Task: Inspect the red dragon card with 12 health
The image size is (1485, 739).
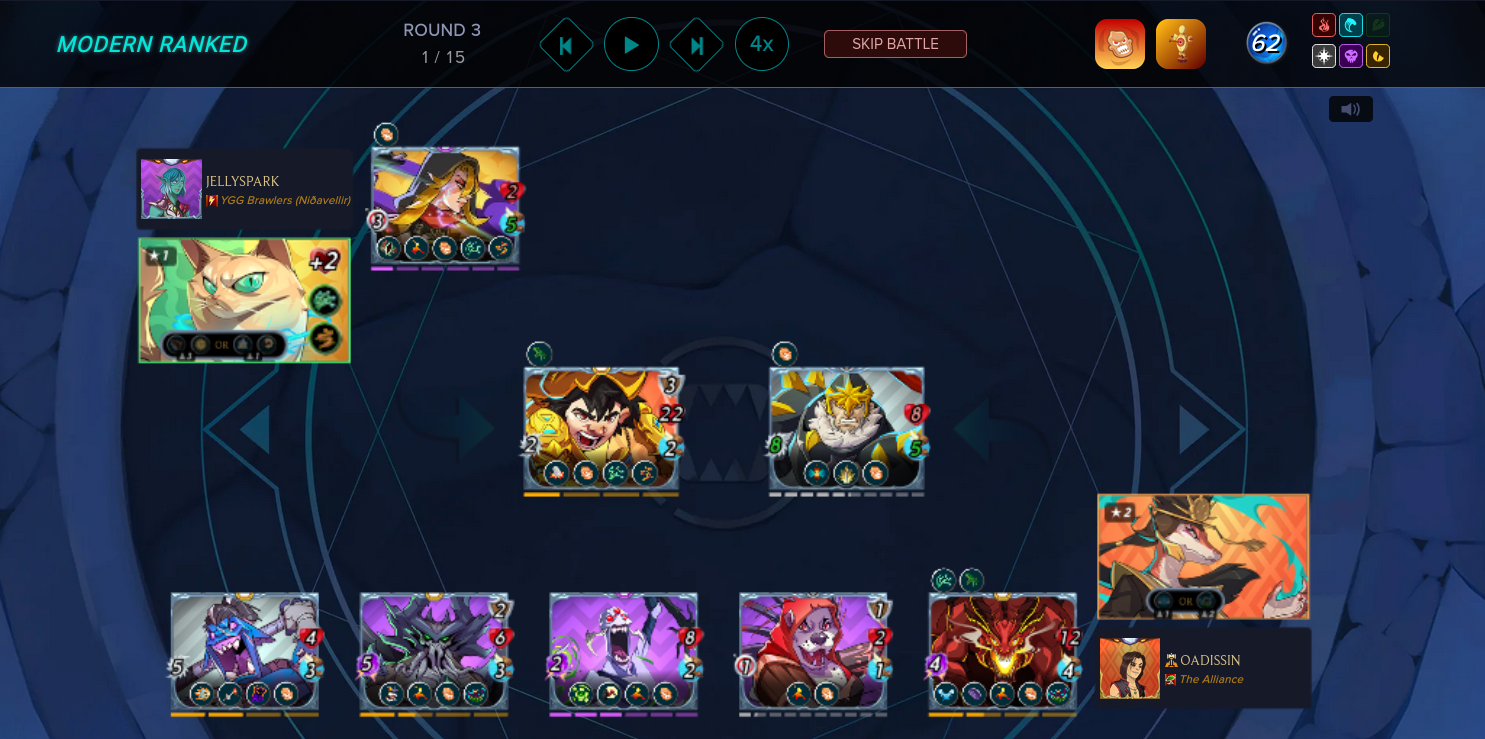Action: tap(1002, 651)
